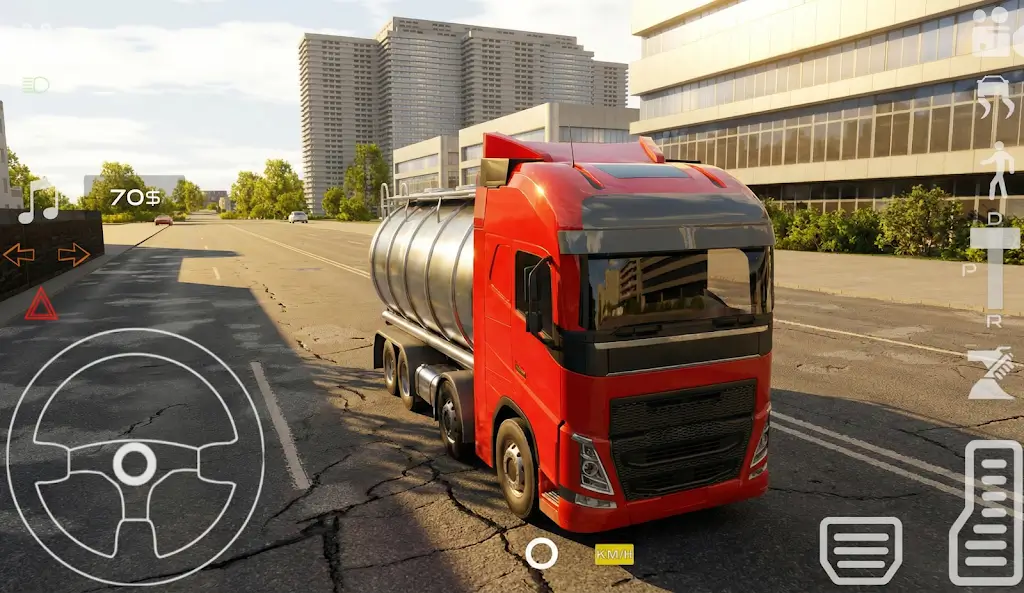Screen dimensions: 1024x593
Task: Turn on the red hazard triangle
Action: tap(41, 304)
